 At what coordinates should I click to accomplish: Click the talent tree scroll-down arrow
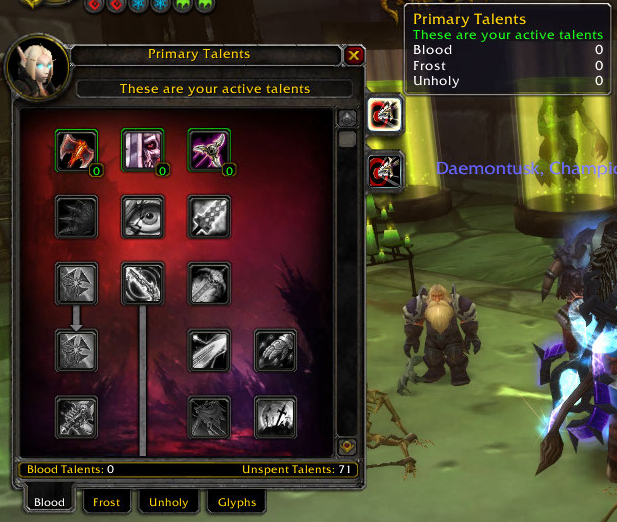point(347,446)
